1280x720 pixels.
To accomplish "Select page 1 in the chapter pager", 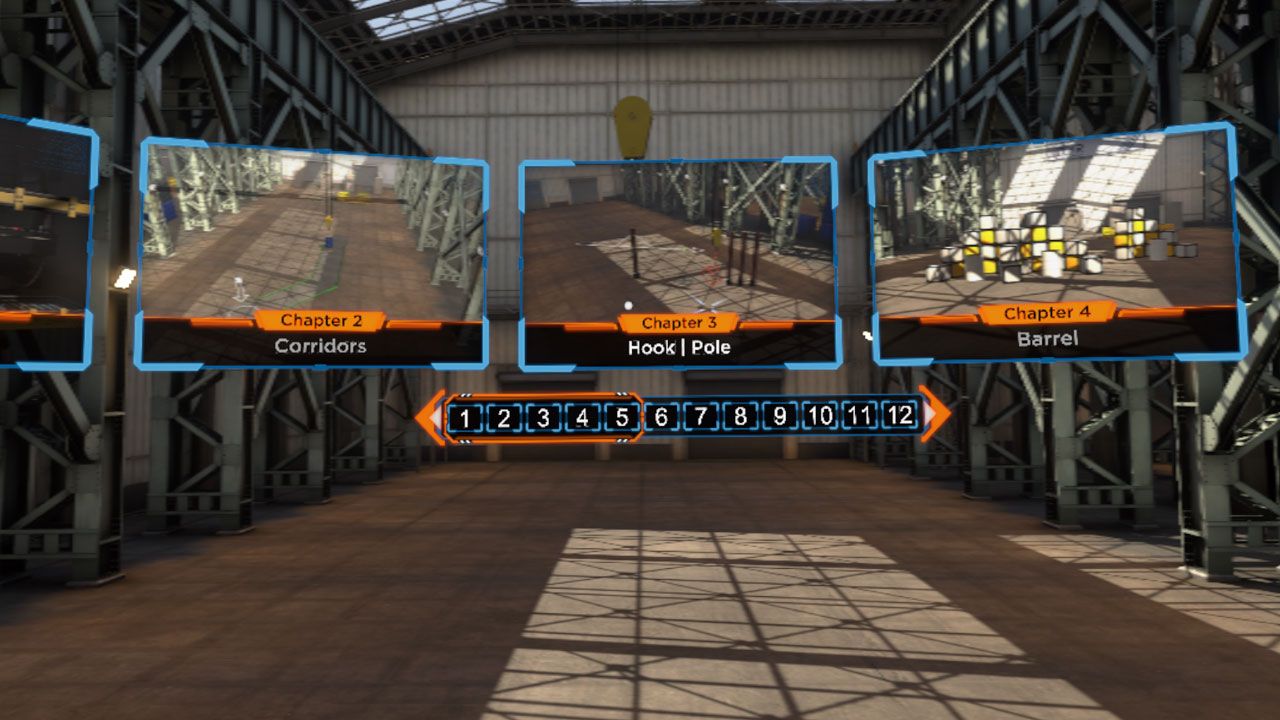I will [x=466, y=416].
